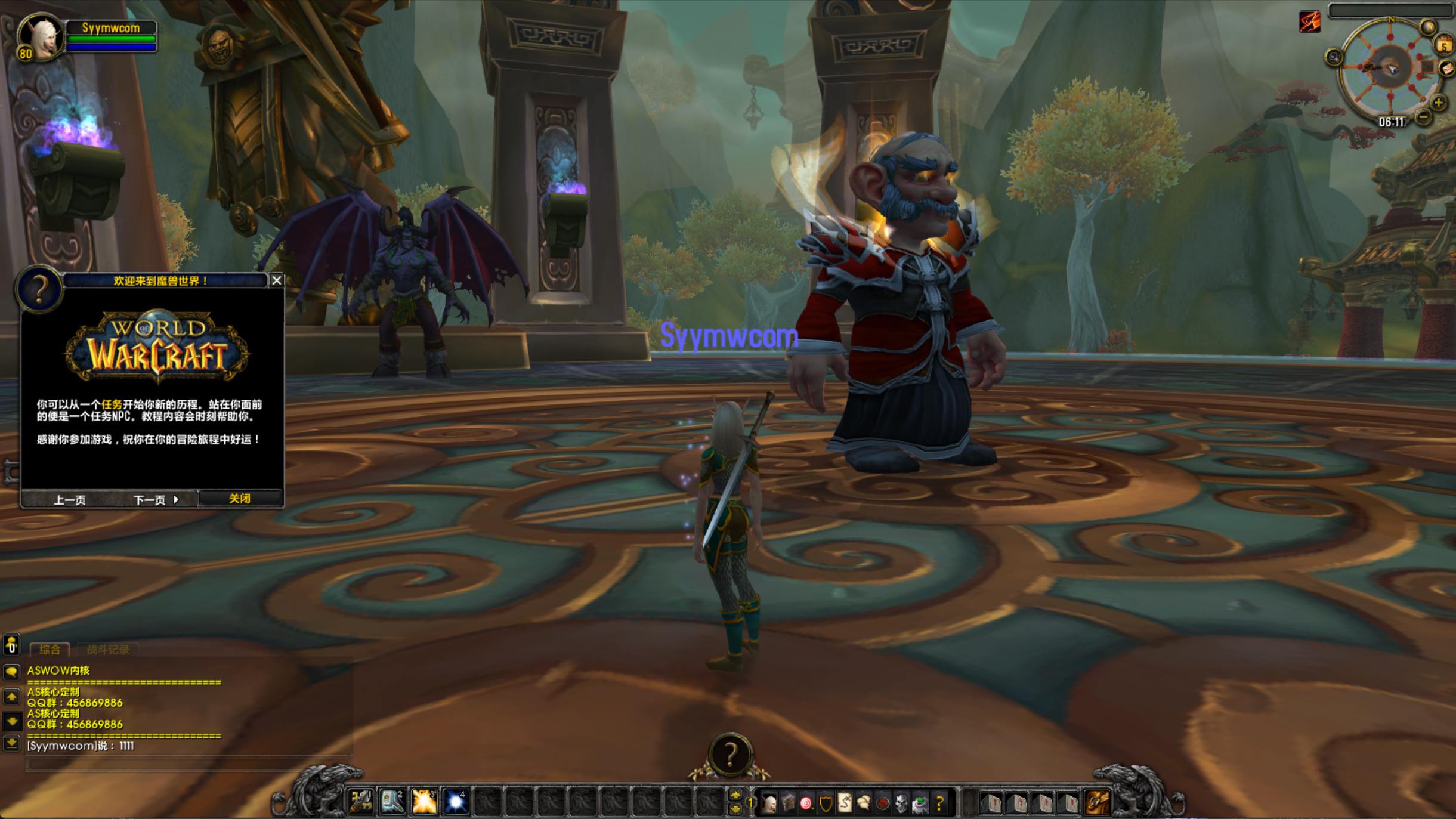The height and width of the screenshot is (819, 1456).
Task: Toggle the minimap tracking magnifier button
Action: coord(1334,57)
